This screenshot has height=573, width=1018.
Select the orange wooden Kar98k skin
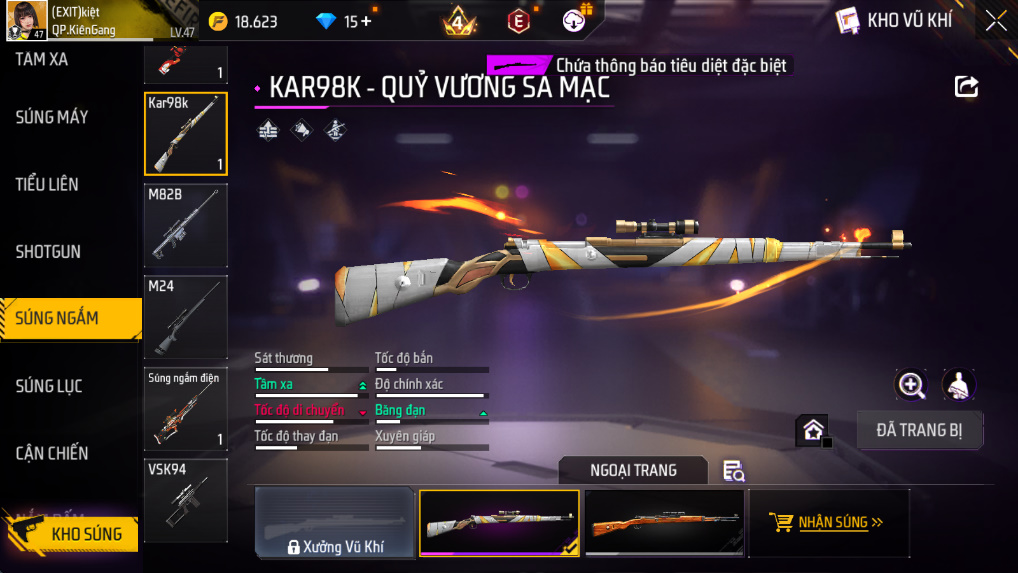pyautogui.click(x=664, y=522)
